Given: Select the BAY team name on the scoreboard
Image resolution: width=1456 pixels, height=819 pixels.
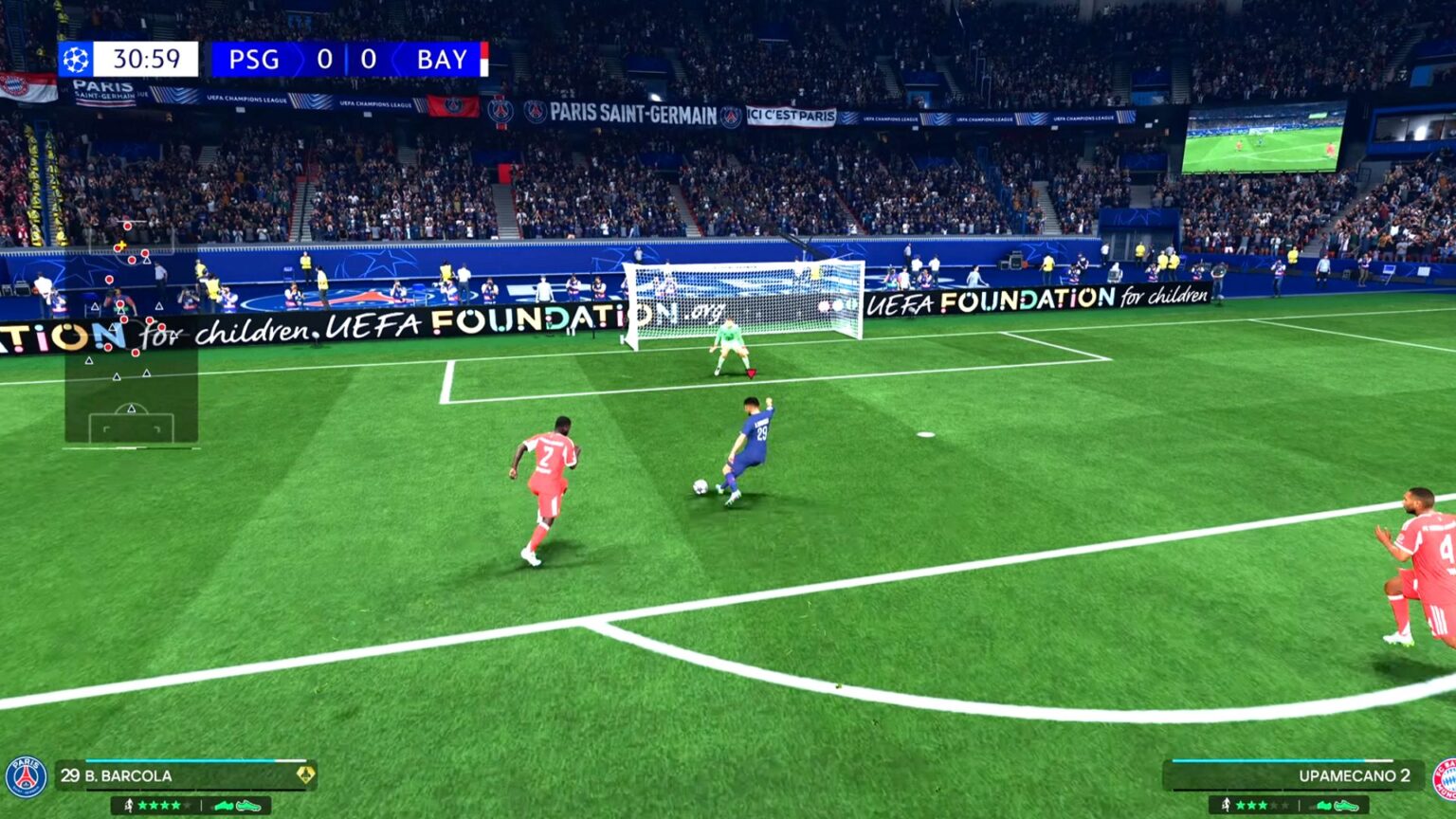Looking at the screenshot, I should [x=443, y=58].
